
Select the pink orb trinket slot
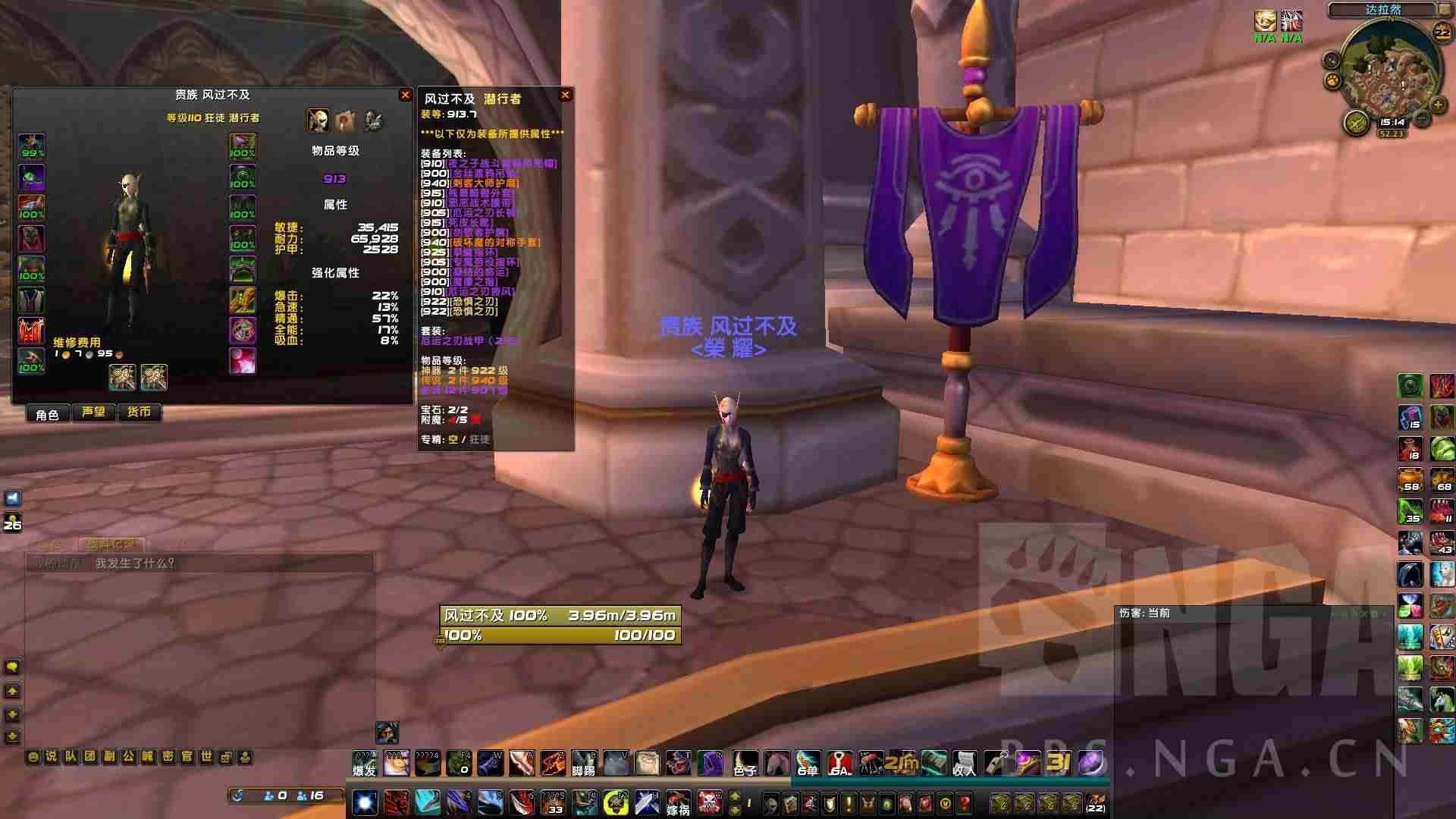point(243,361)
